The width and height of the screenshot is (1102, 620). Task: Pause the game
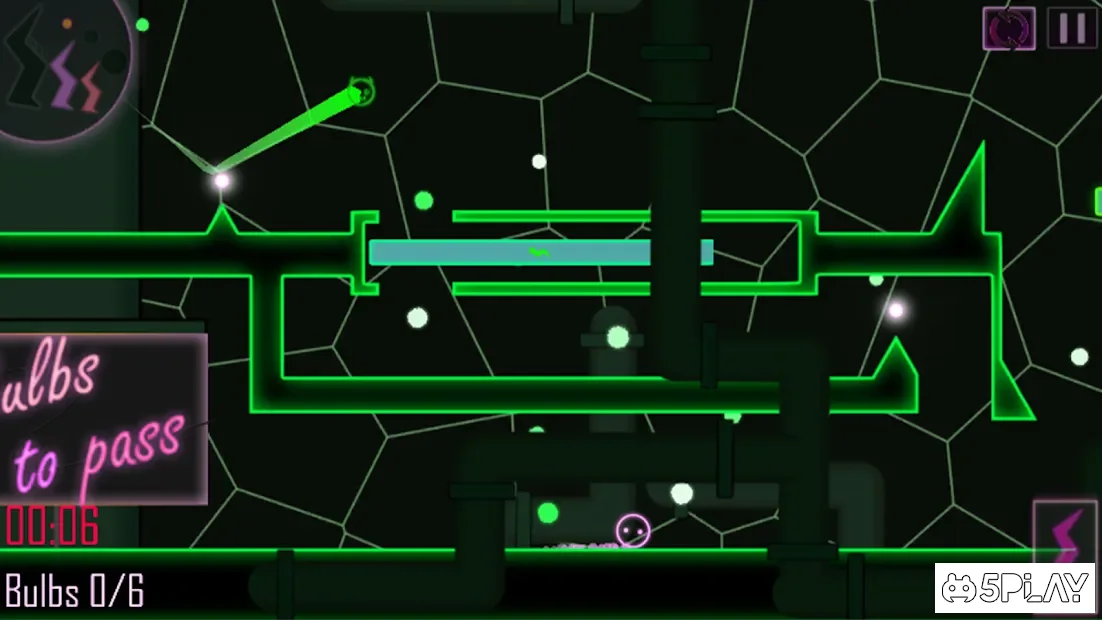point(1071,28)
